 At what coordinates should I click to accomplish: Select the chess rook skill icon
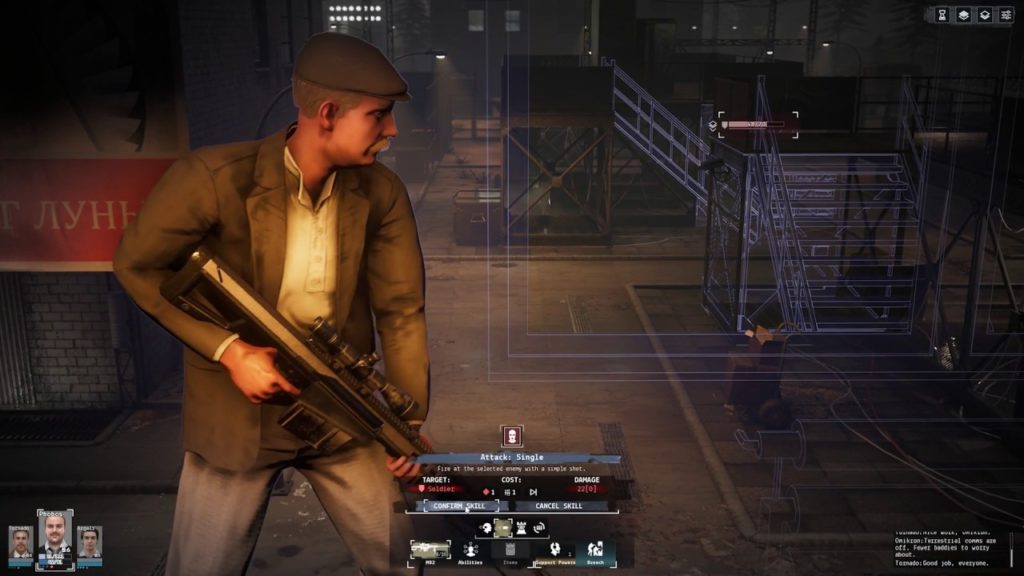tap(521, 527)
